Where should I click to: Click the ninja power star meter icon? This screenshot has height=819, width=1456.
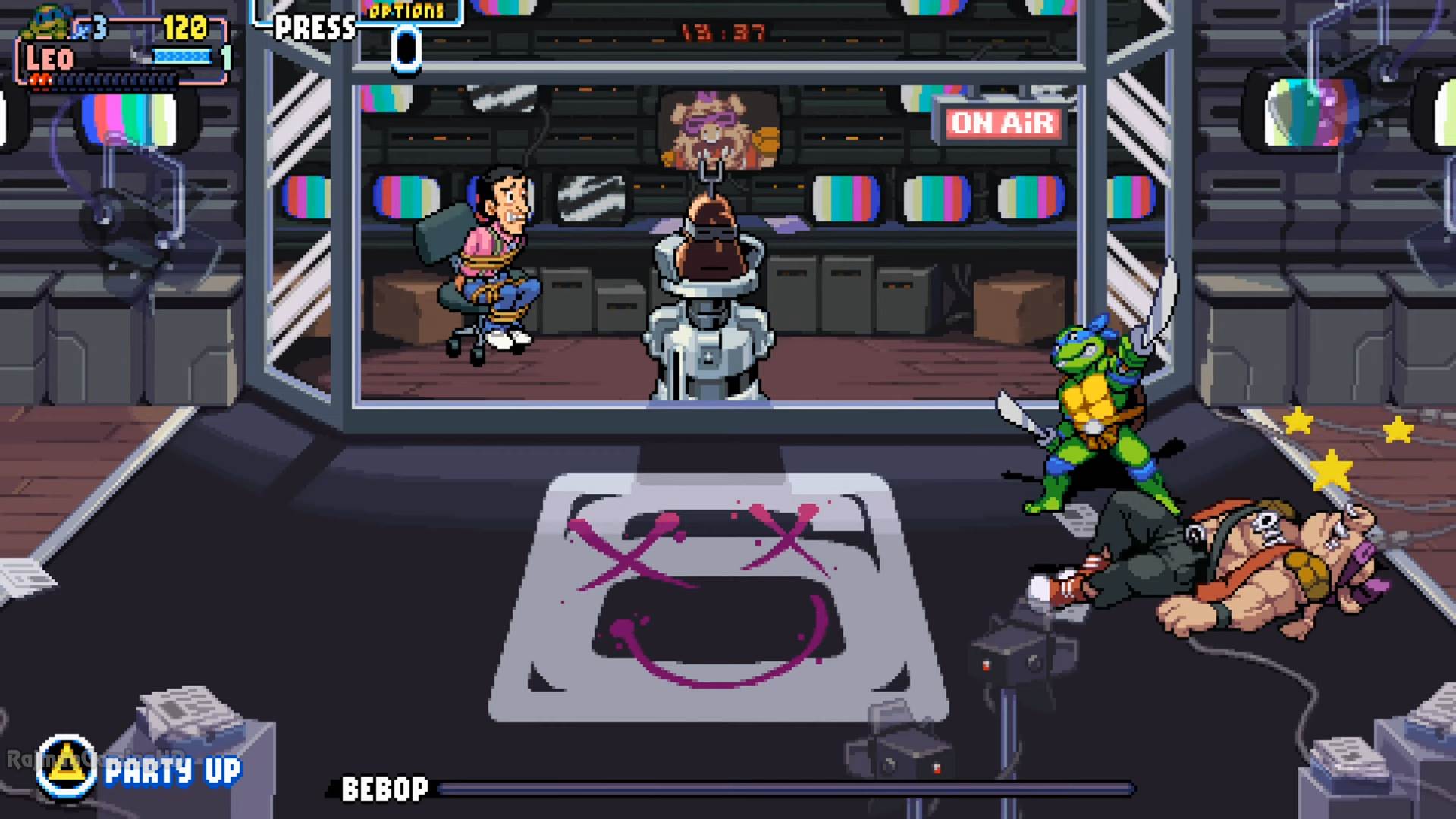(x=182, y=55)
